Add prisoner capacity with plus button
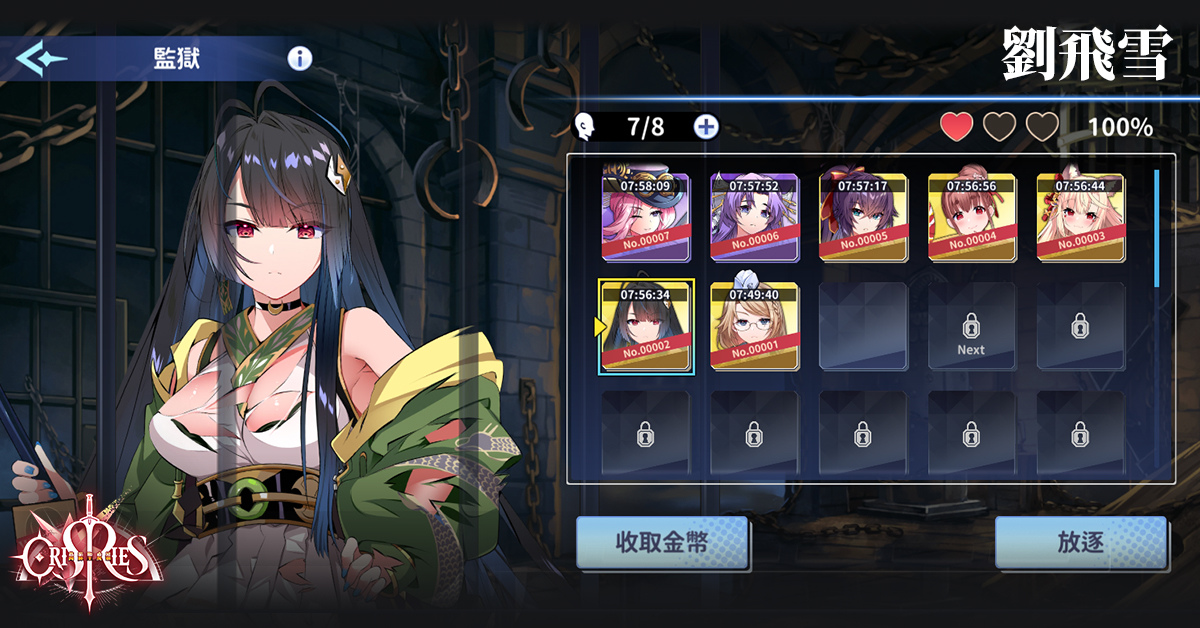Screen dimensions: 1200x628 coord(706,127)
